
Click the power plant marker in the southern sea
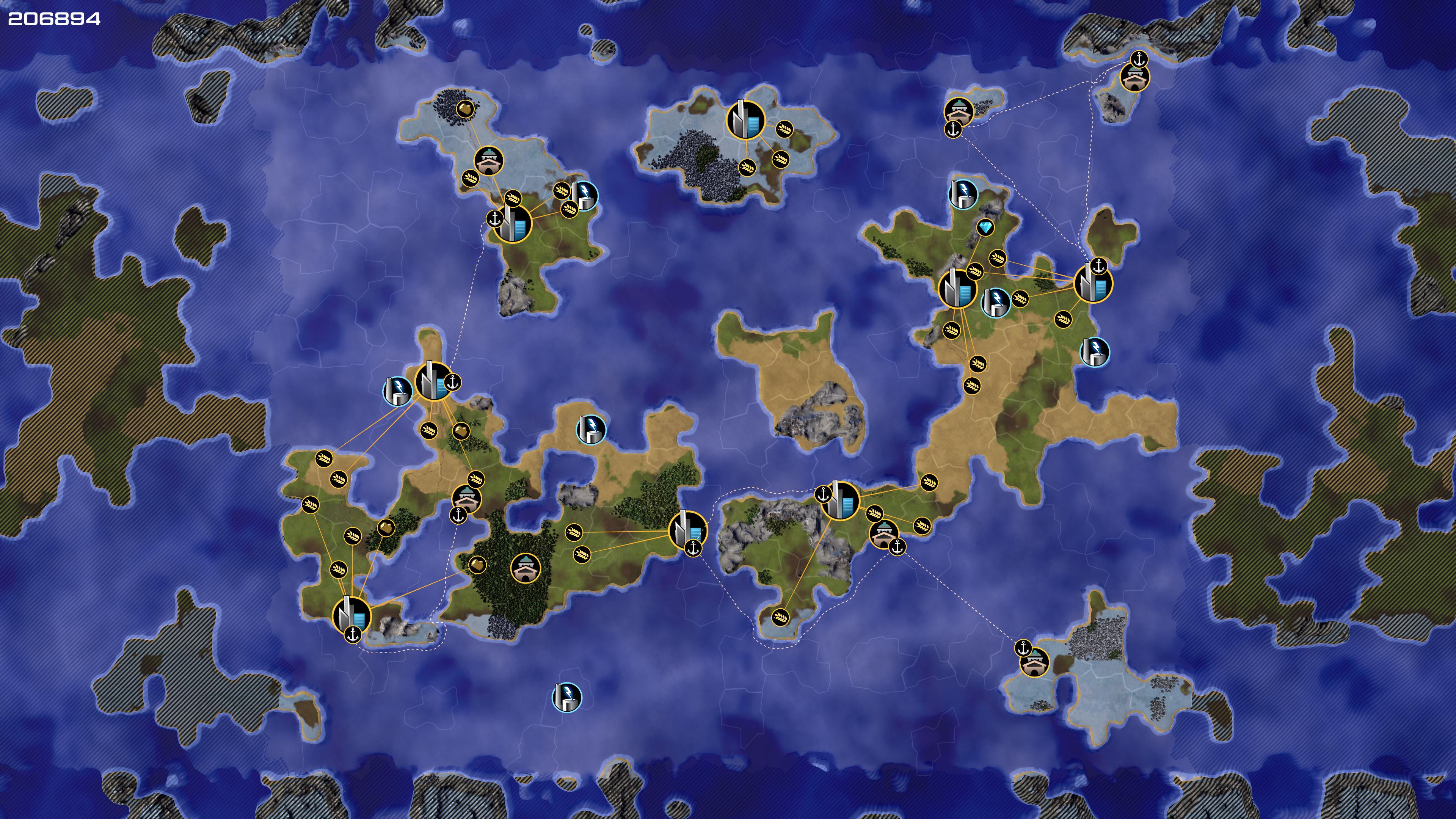566,697
